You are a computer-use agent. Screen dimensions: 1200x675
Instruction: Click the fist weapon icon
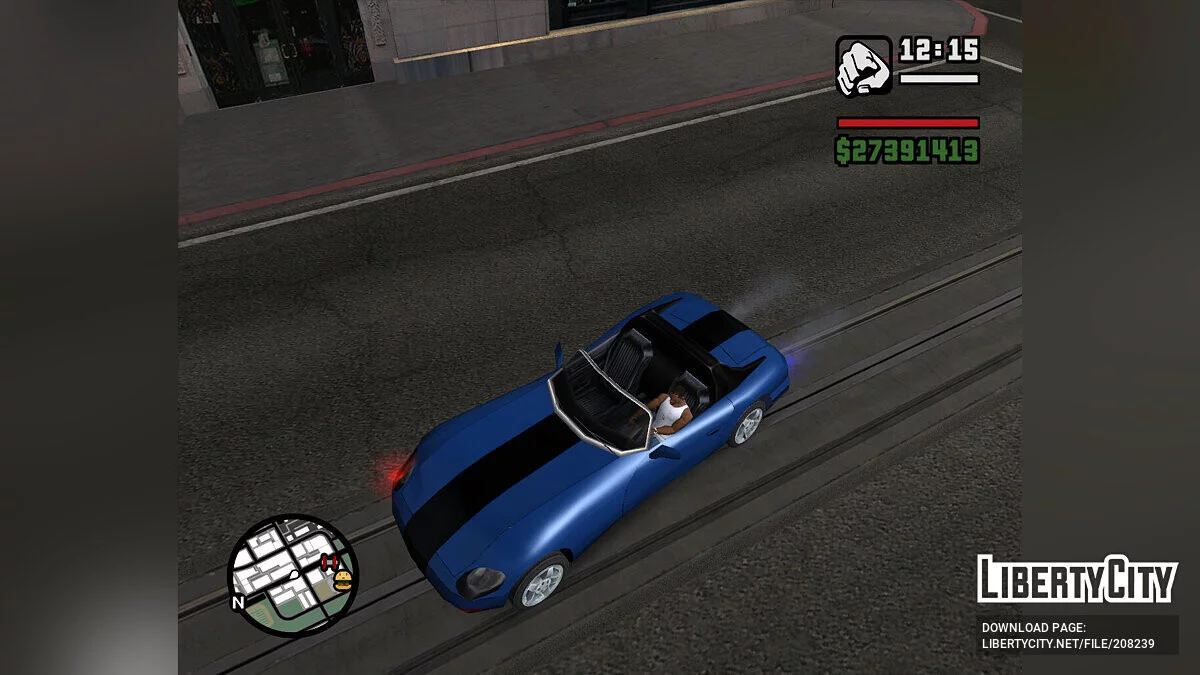863,67
